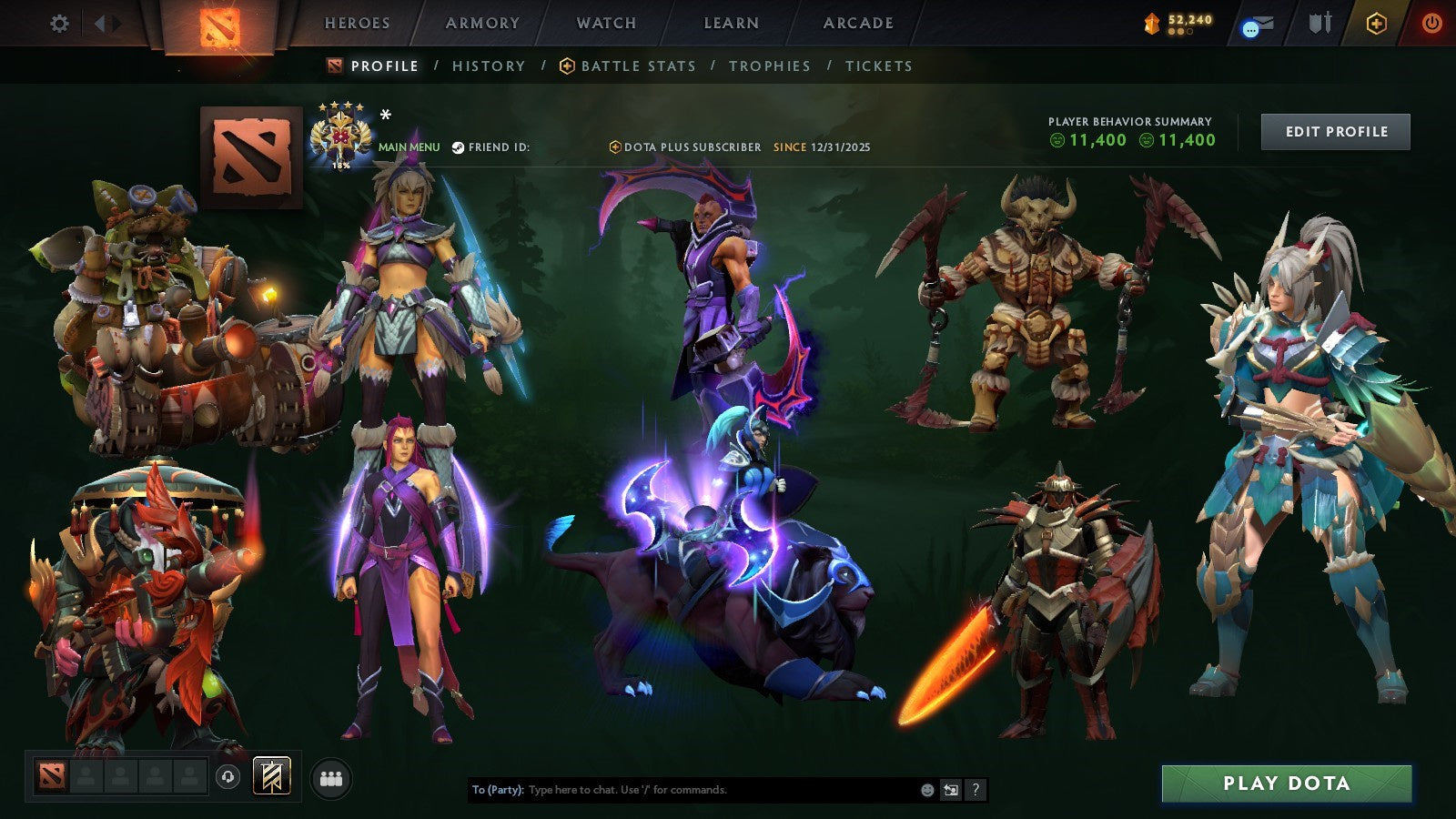
Task: Open the emoticon picker in the chat bar
Action: (x=928, y=790)
